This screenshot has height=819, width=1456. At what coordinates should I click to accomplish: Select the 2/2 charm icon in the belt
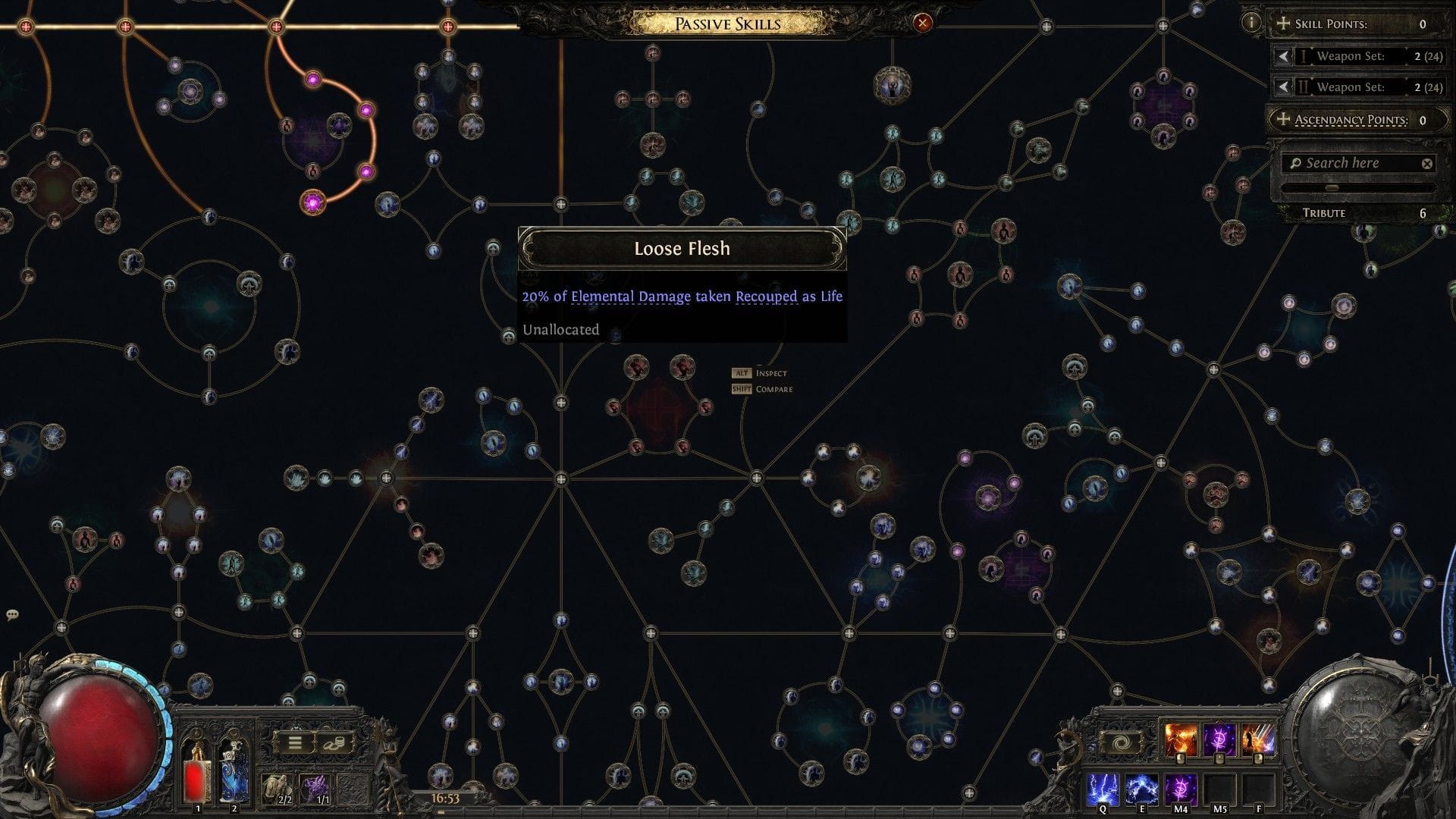click(x=278, y=789)
